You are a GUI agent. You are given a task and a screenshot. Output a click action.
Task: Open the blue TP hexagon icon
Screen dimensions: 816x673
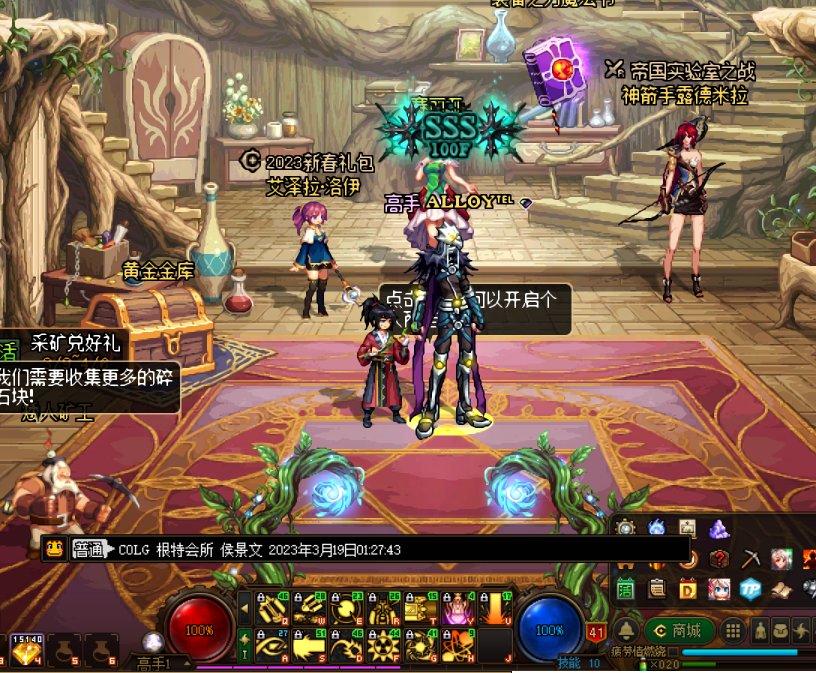click(750, 589)
